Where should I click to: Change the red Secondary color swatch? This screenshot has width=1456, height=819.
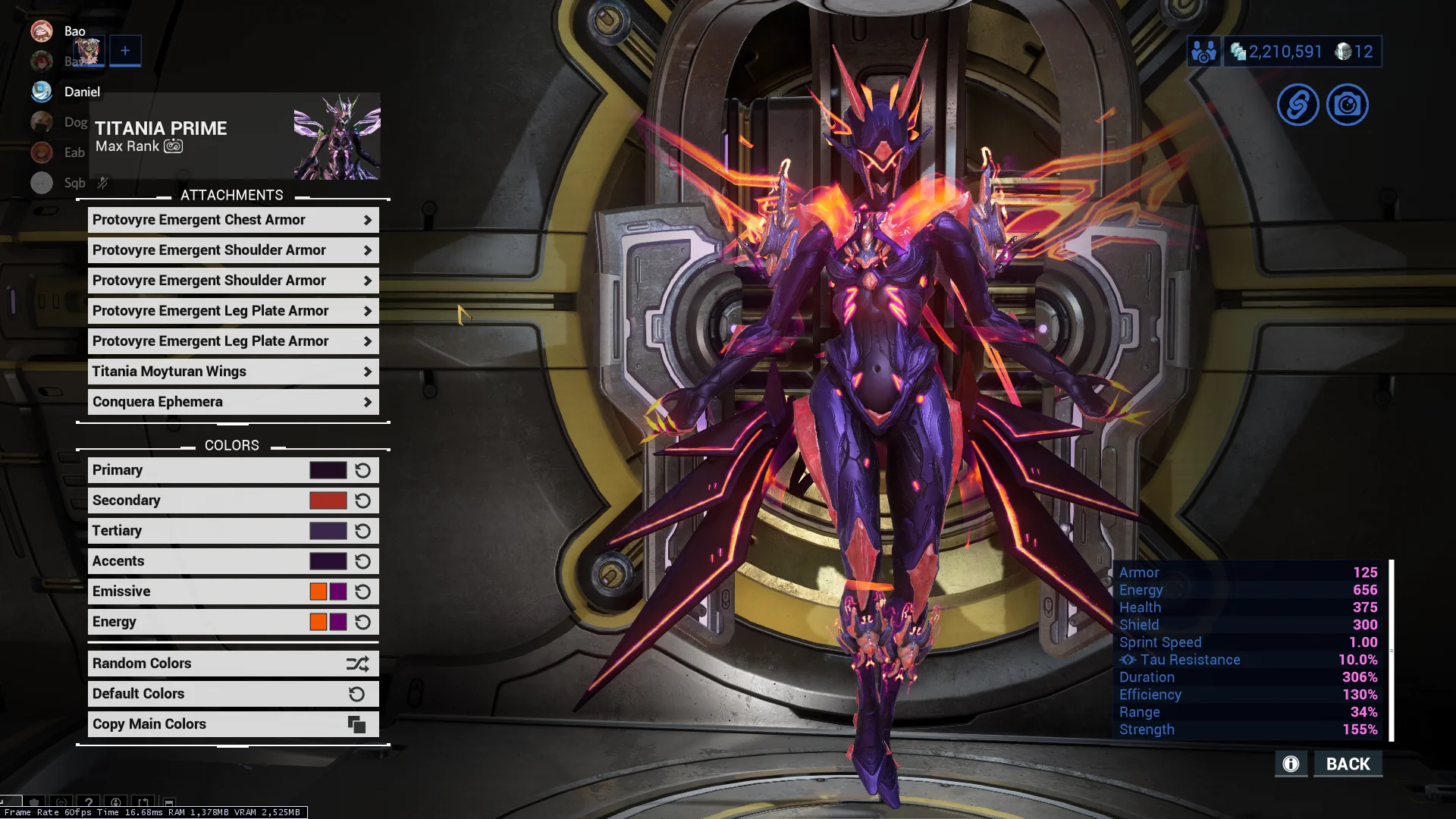(x=328, y=500)
